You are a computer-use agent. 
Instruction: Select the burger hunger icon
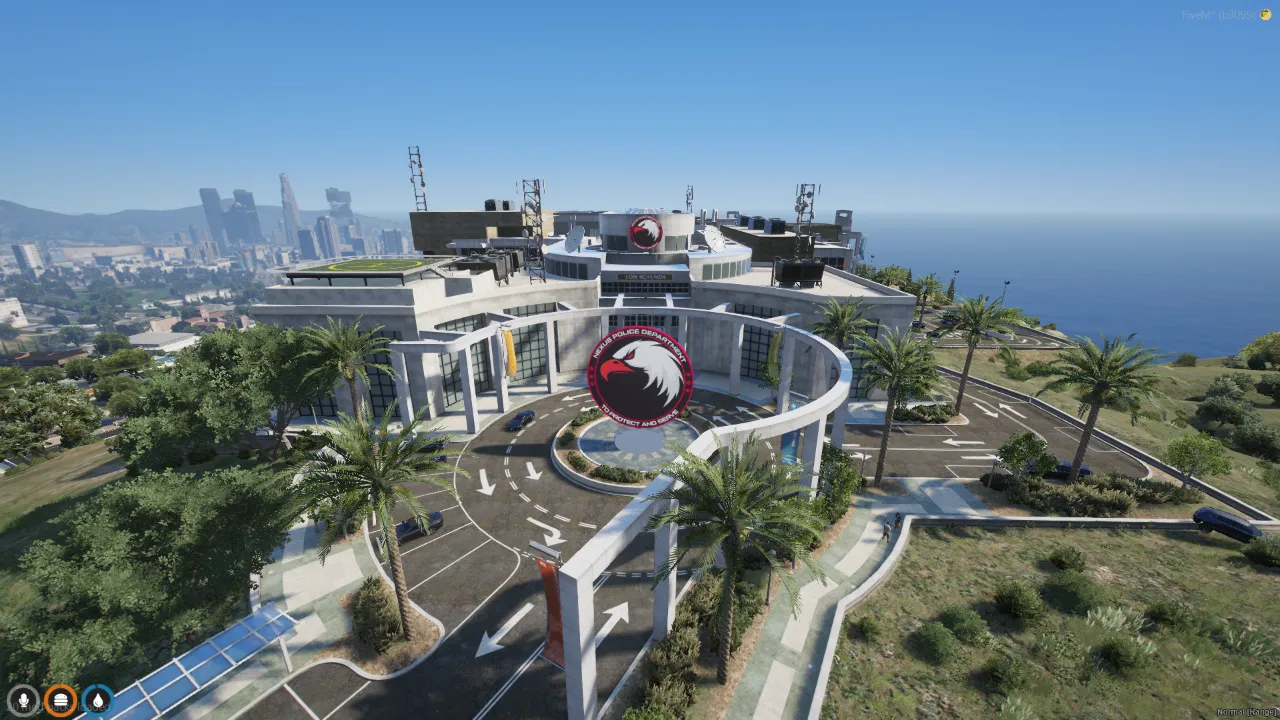[60, 699]
